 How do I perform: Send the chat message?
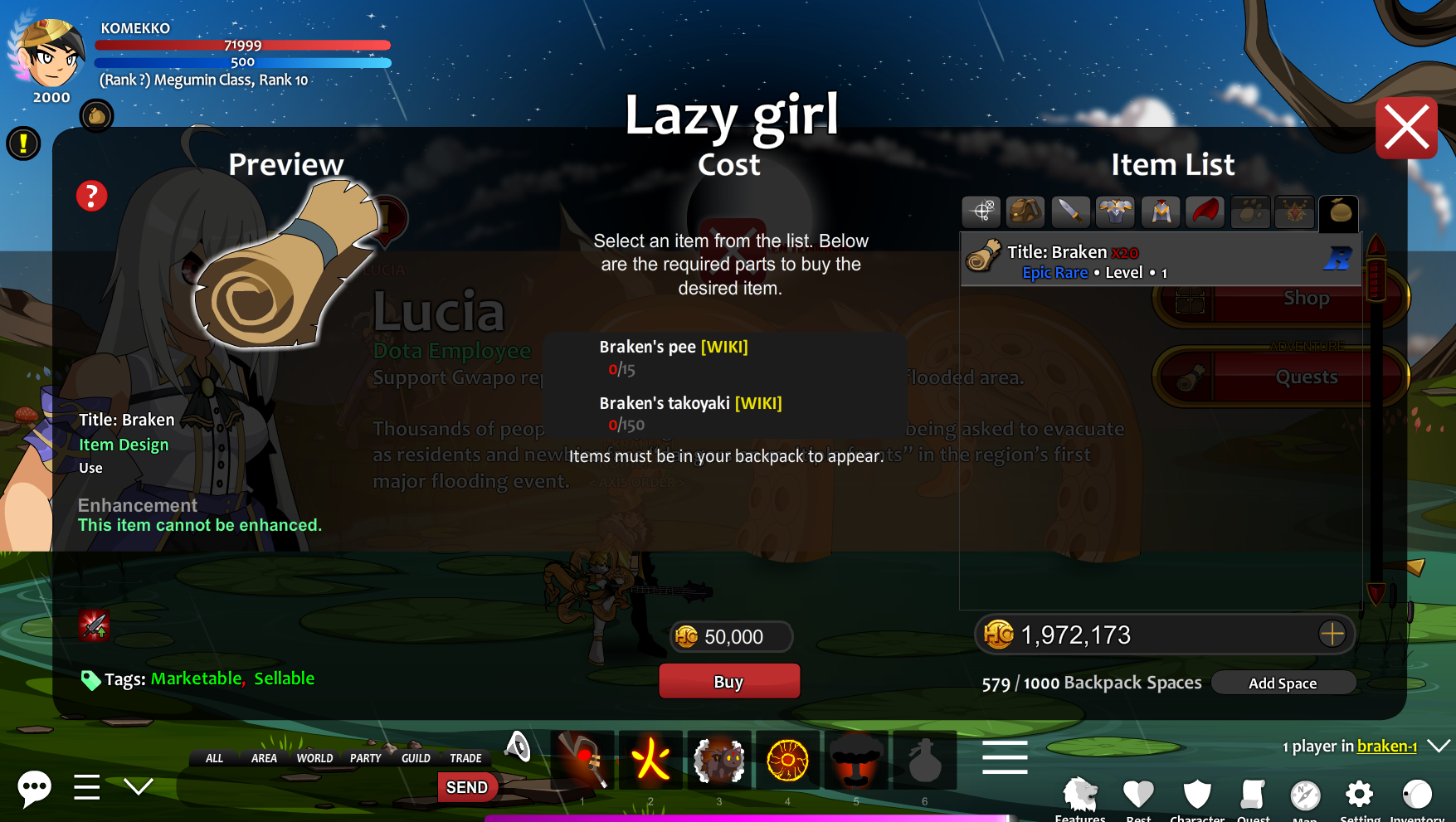tap(467, 787)
